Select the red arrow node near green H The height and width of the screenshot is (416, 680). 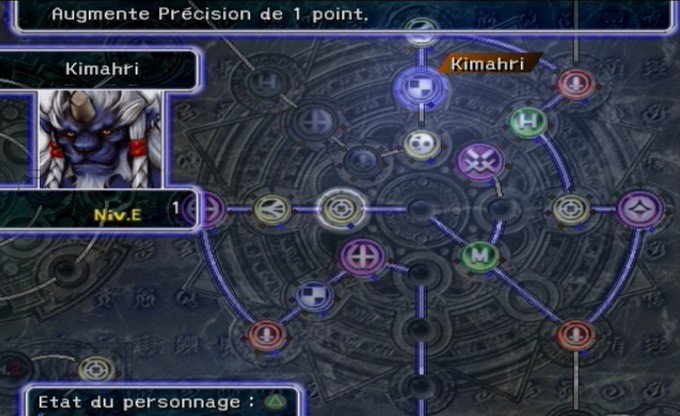576,83
